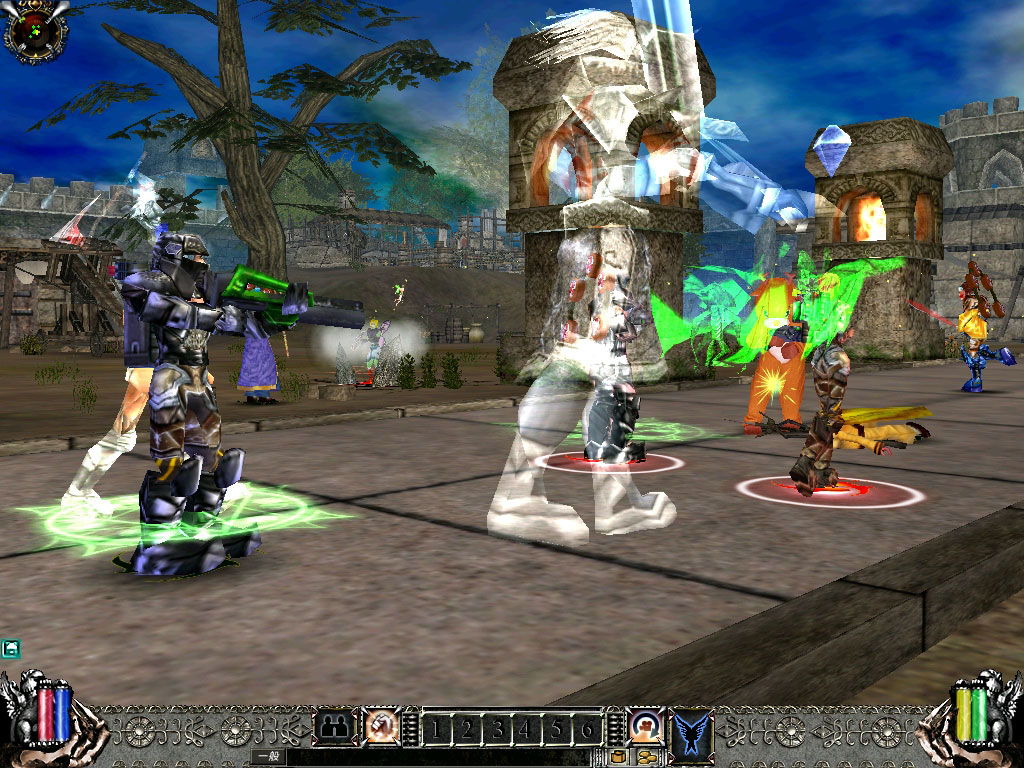1024x768 pixels.
Task: Click the gold coins button
Action: tap(647, 756)
